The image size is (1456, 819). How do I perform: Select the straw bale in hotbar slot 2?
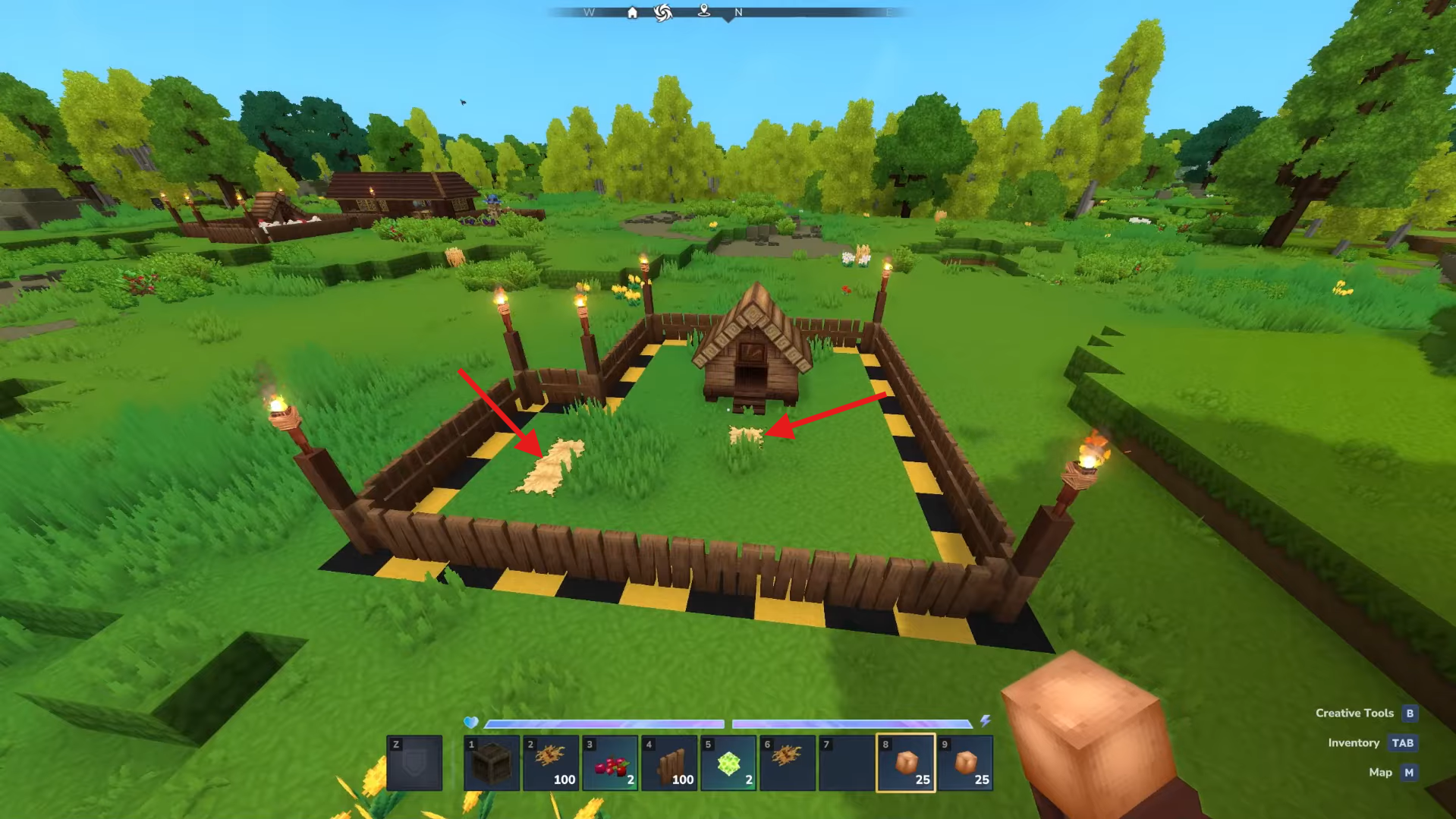550,763
